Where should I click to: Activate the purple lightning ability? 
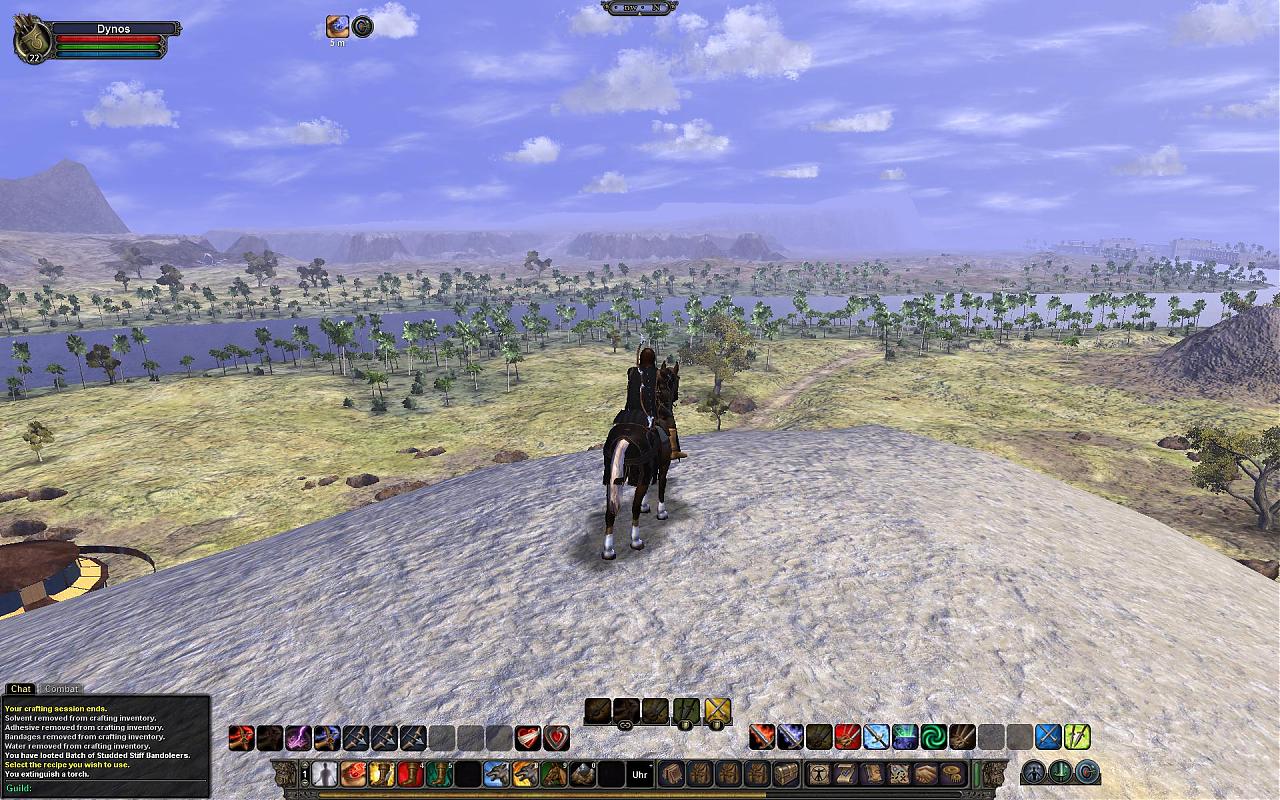[298, 738]
